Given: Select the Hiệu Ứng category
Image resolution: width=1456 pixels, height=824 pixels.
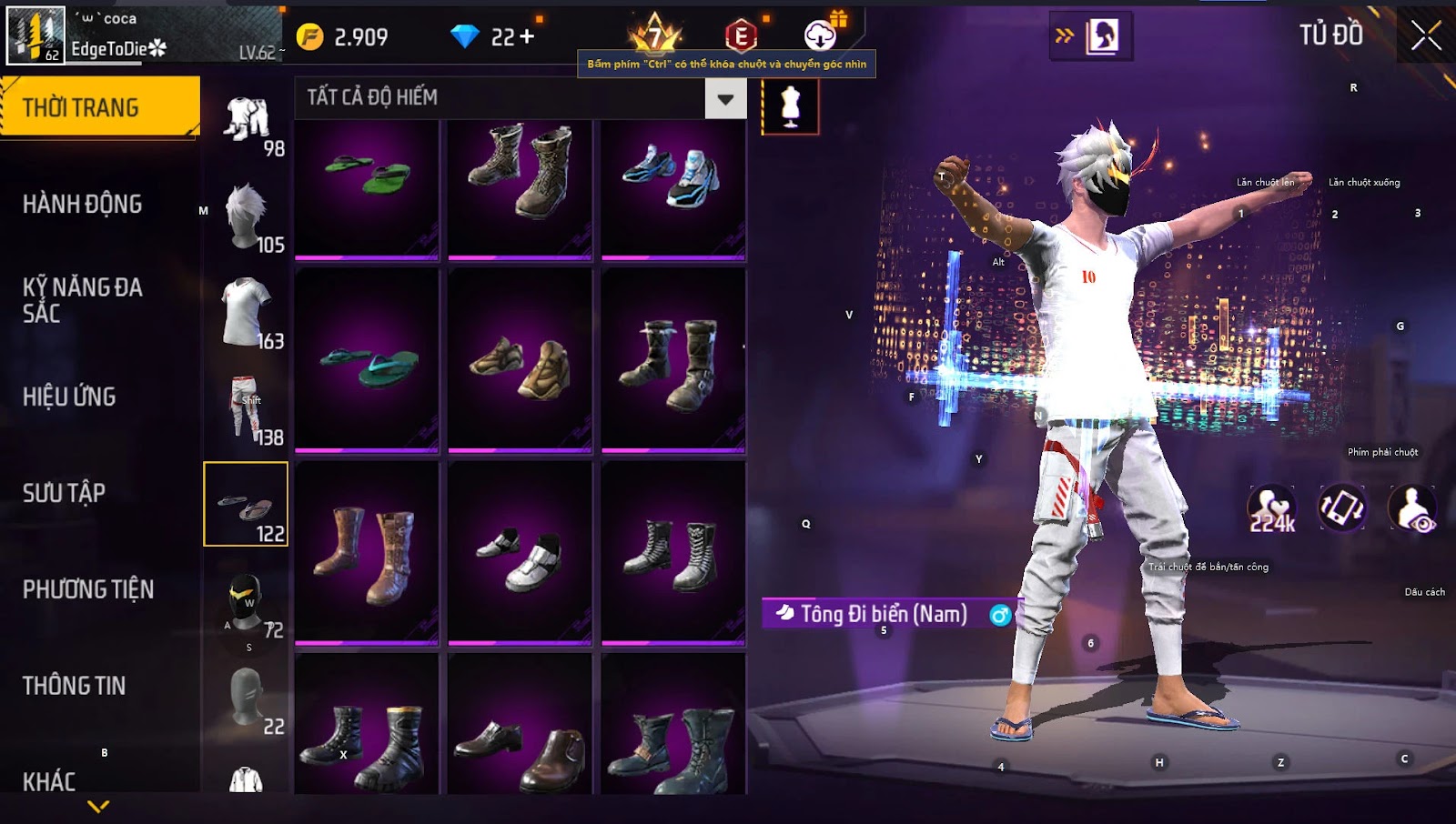Looking at the screenshot, I should (x=69, y=397).
